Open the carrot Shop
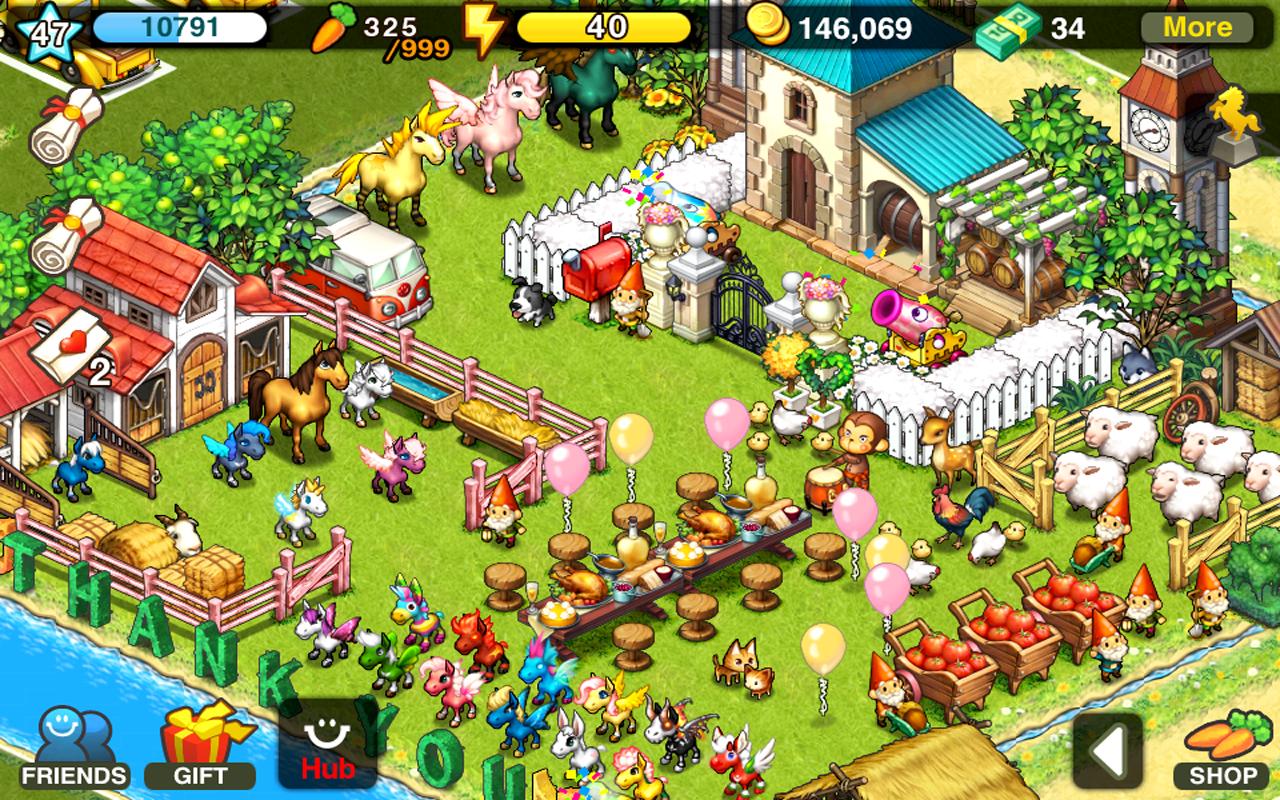The width and height of the screenshot is (1280, 800). pos(1222,748)
